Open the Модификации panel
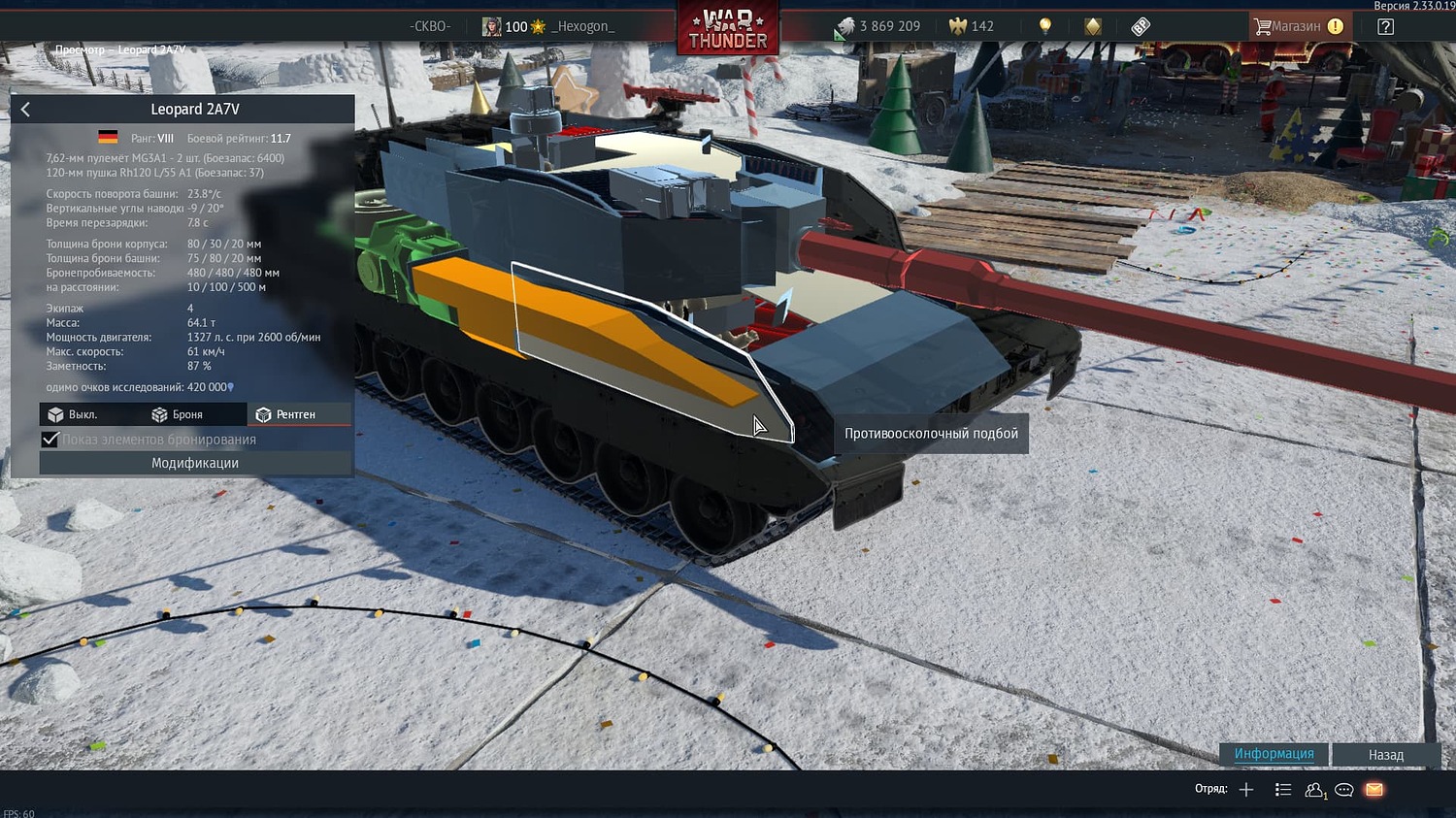The width and height of the screenshot is (1456, 818). click(194, 463)
